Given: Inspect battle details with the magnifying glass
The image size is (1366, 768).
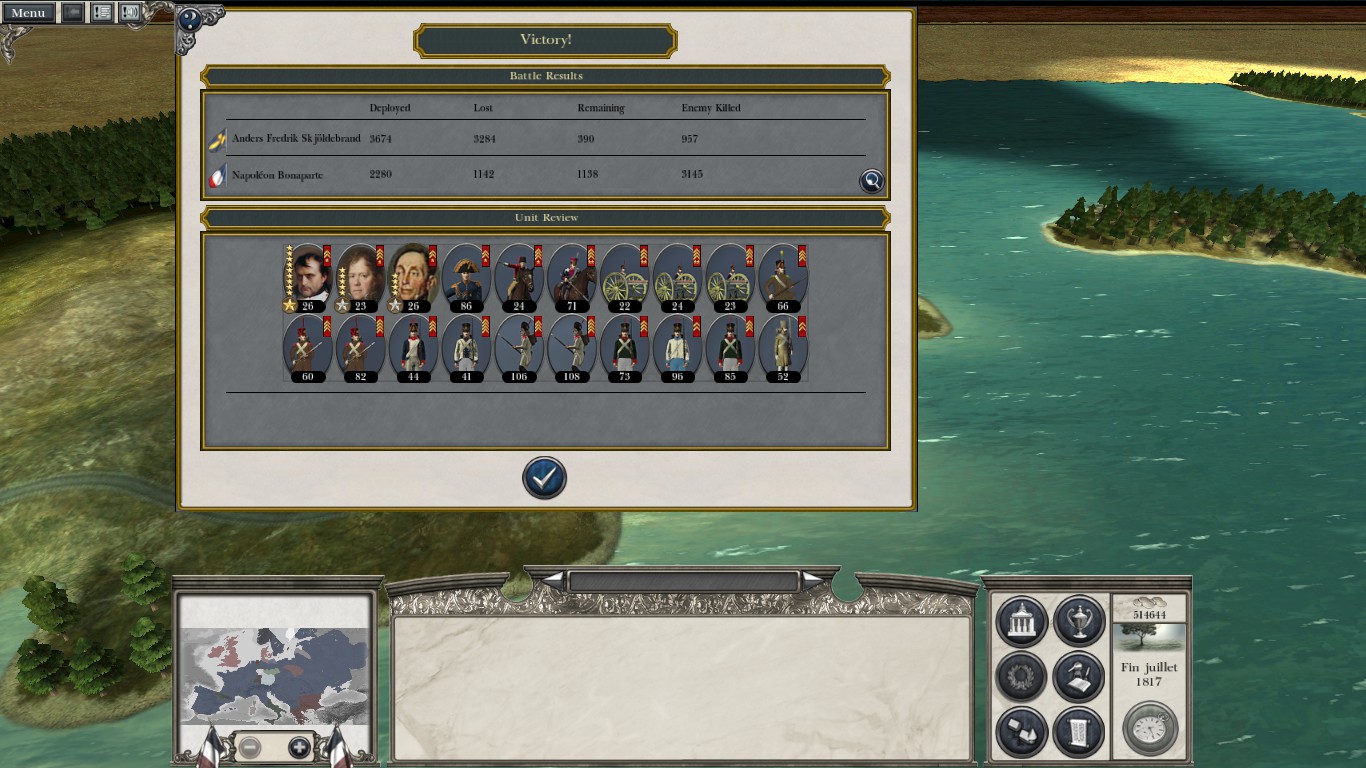Looking at the screenshot, I should [872, 180].
